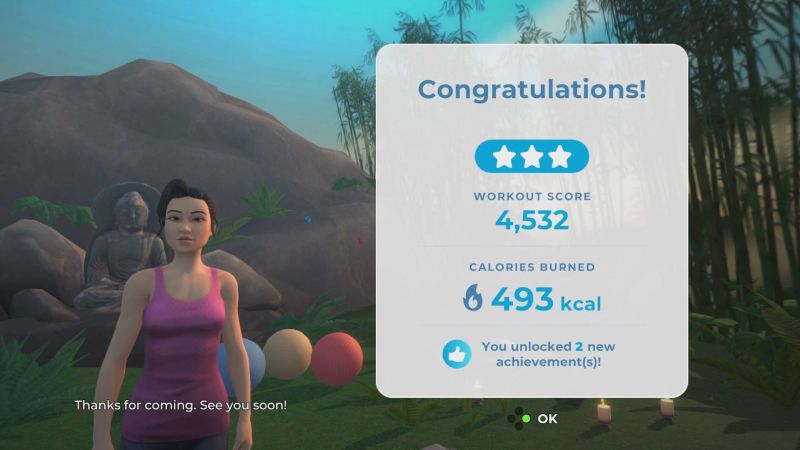Confirm the results with OK
800x450 pixels.
[x=536, y=418]
